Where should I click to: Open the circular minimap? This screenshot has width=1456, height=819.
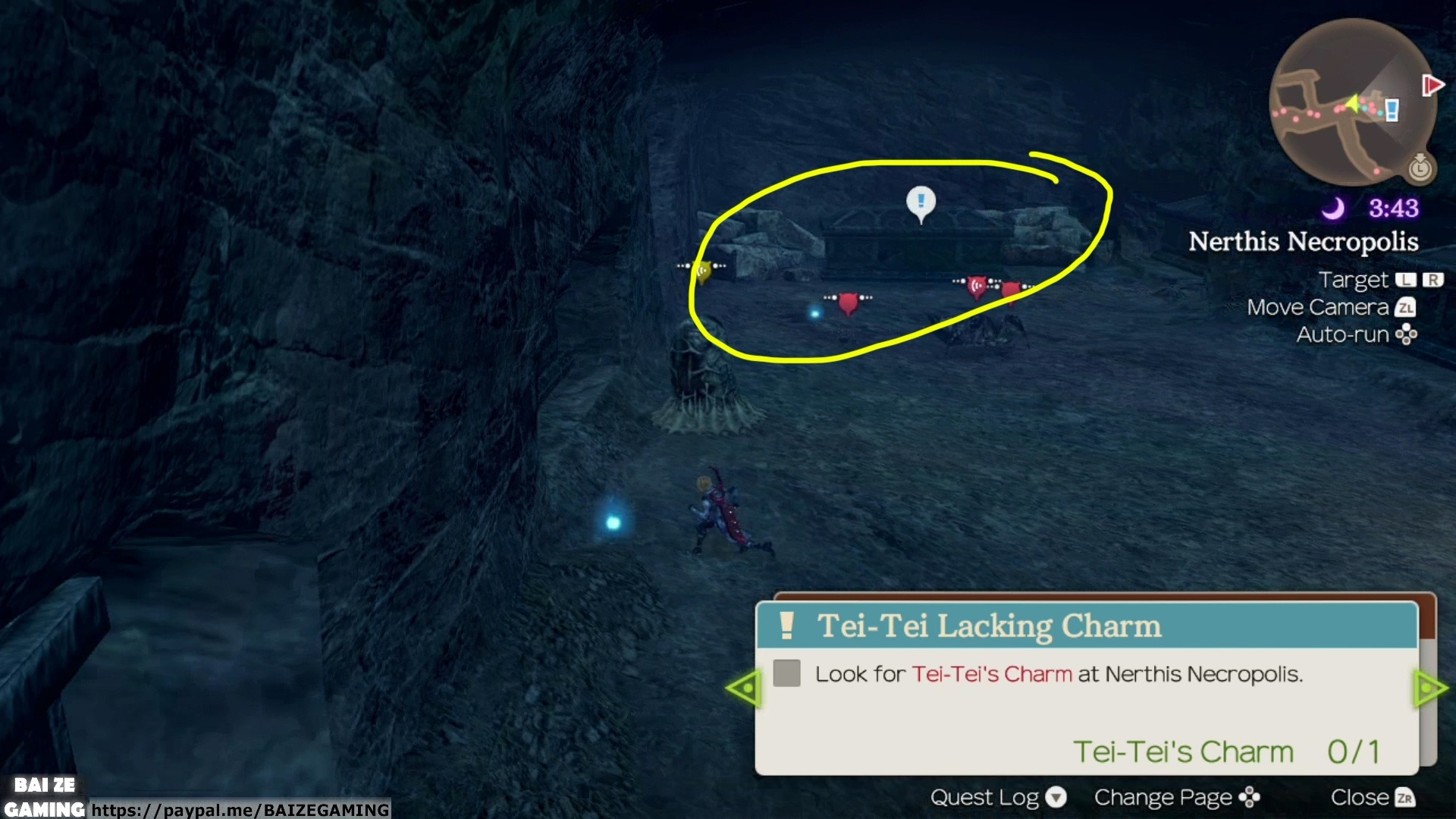1351,104
